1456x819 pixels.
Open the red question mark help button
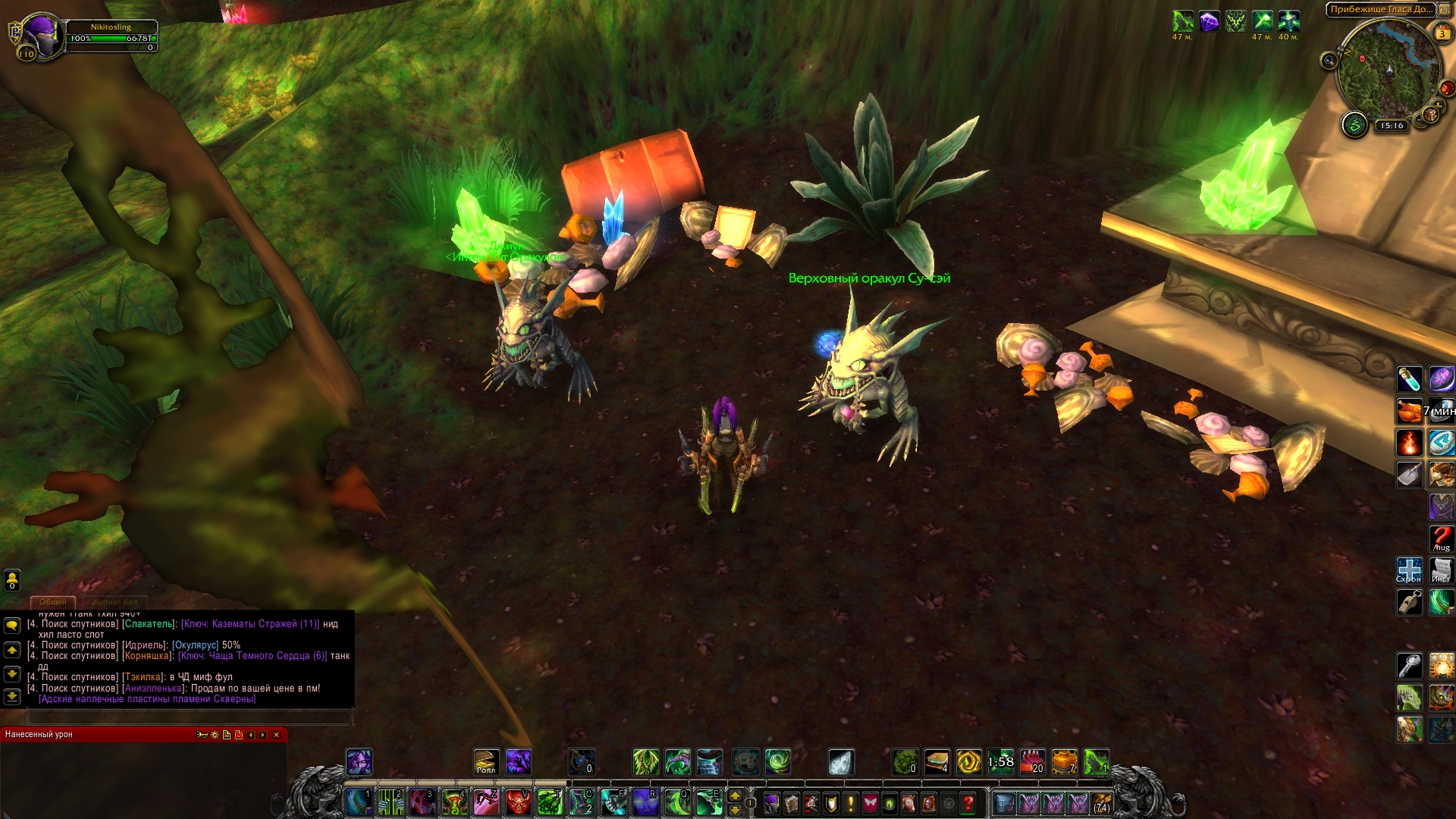(968, 803)
